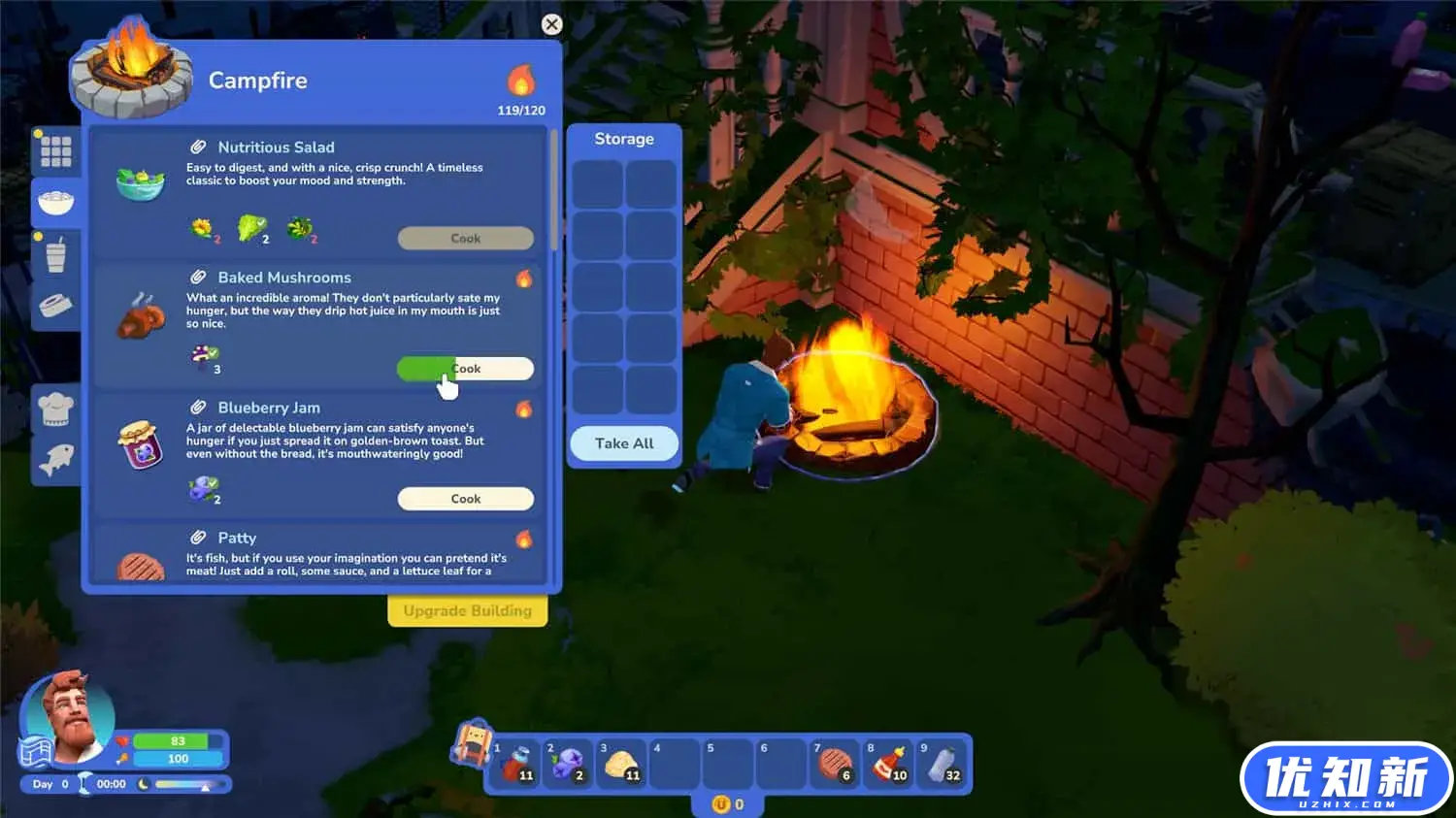This screenshot has width=1456, height=818.
Task: Open the backpack inventory icon
Action: click(472, 743)
